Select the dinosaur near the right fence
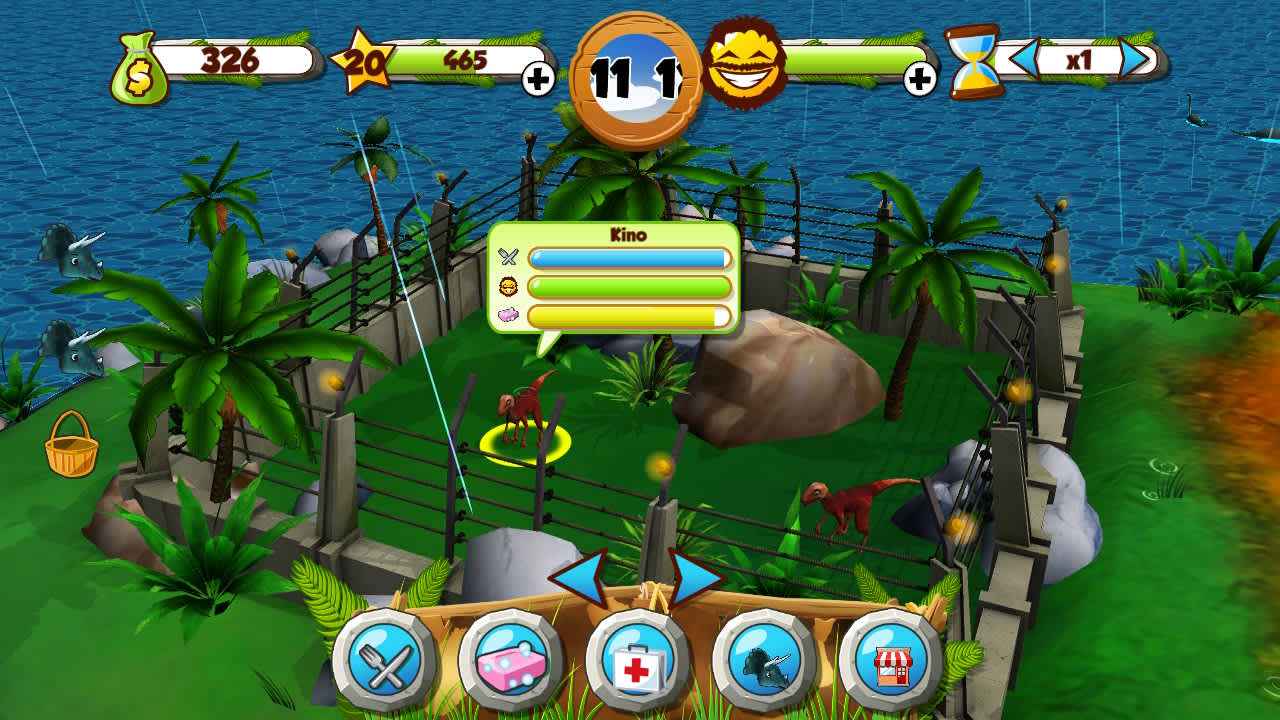 click(845, 505)
